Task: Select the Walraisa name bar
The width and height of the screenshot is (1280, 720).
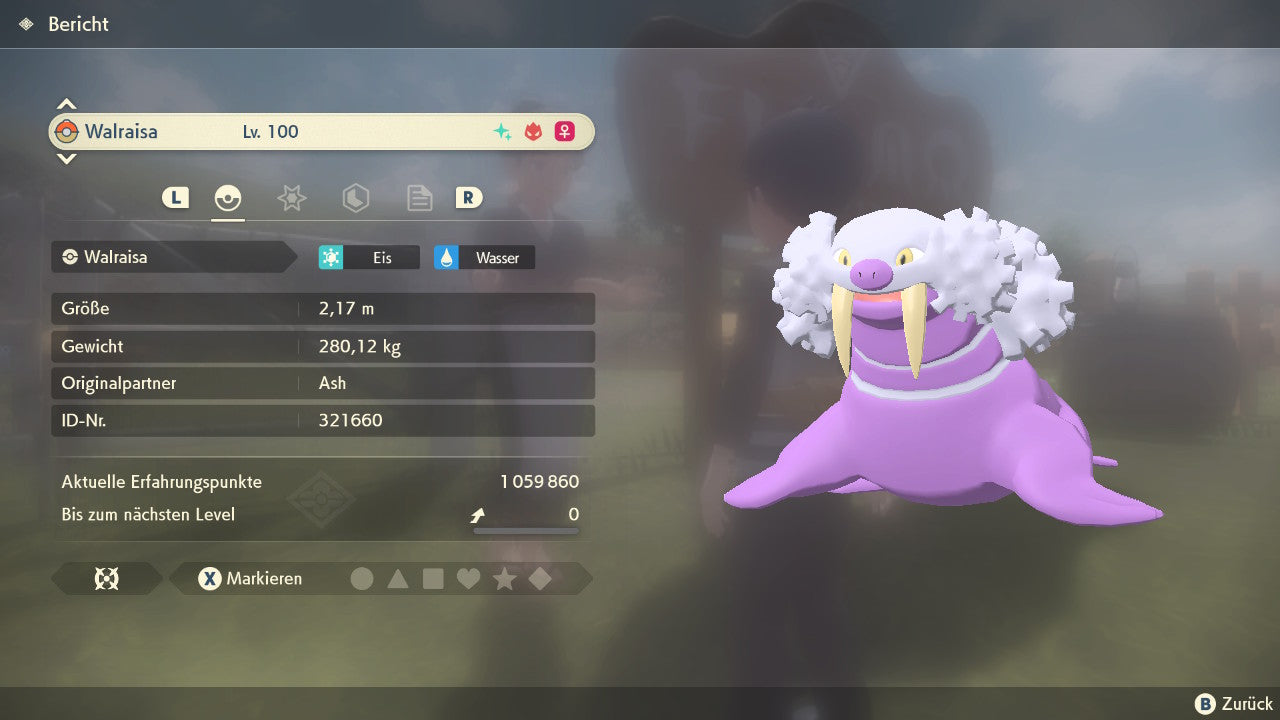Action: 320,131
